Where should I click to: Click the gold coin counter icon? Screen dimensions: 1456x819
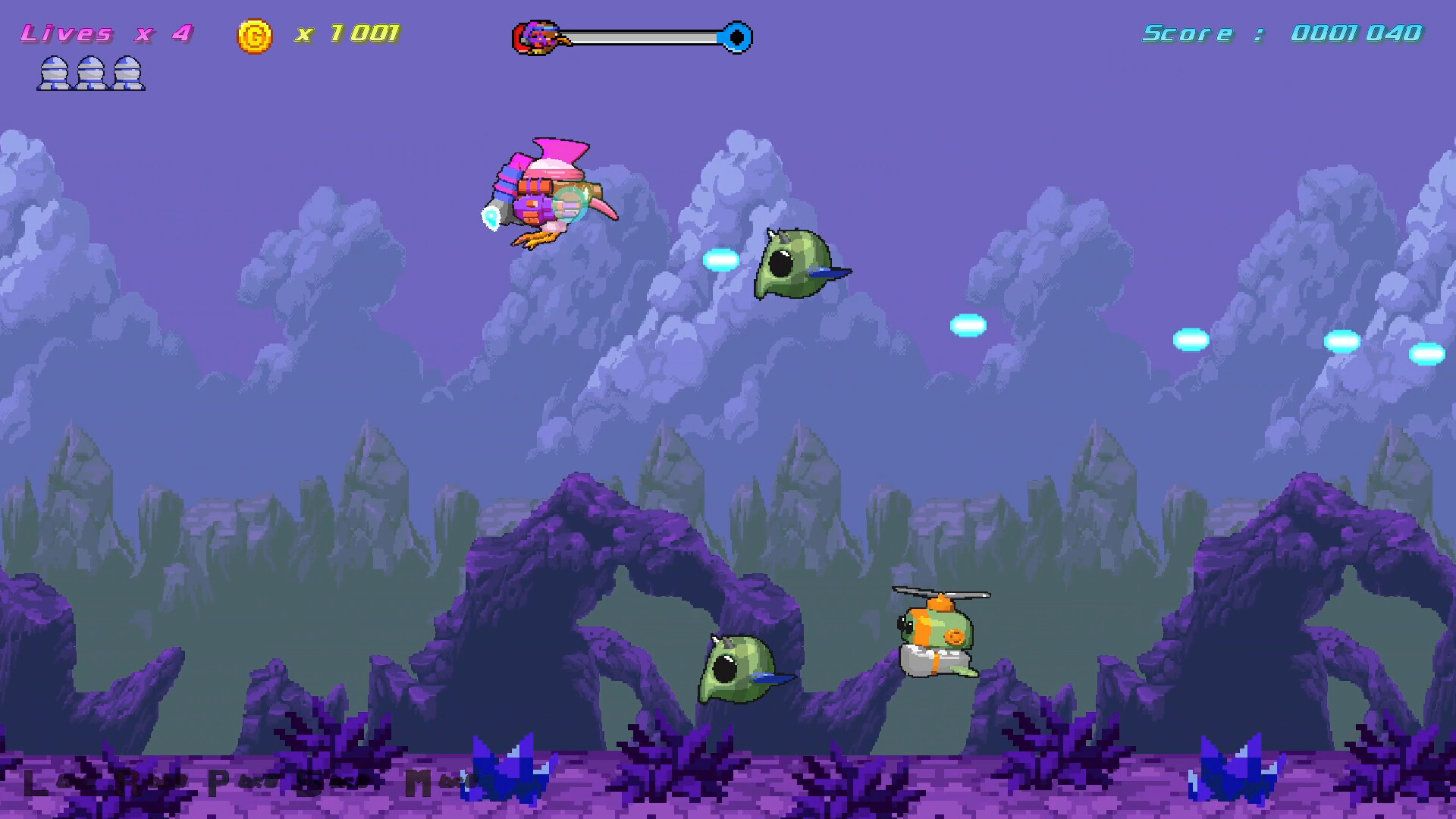[x=255, y=33]
